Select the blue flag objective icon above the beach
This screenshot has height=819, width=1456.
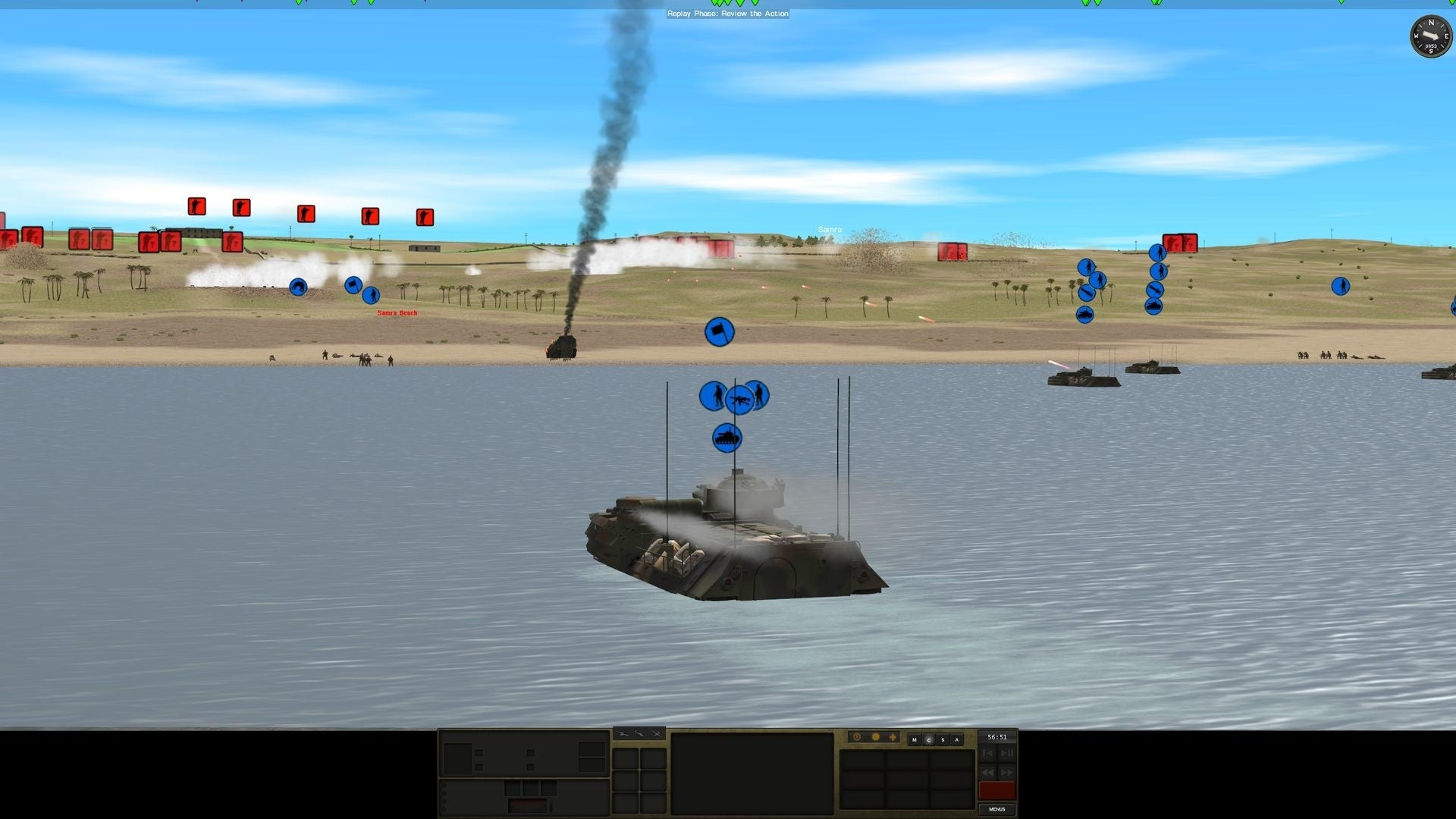coord(720,331)
